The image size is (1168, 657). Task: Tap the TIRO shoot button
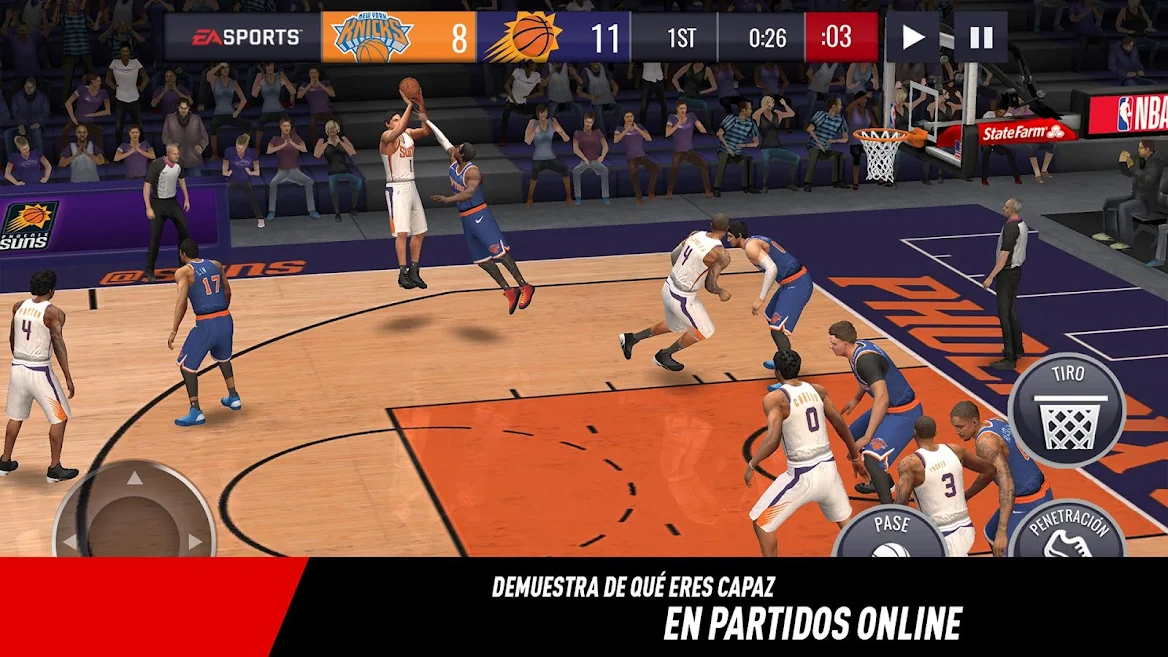click(x=1066, y=411)
